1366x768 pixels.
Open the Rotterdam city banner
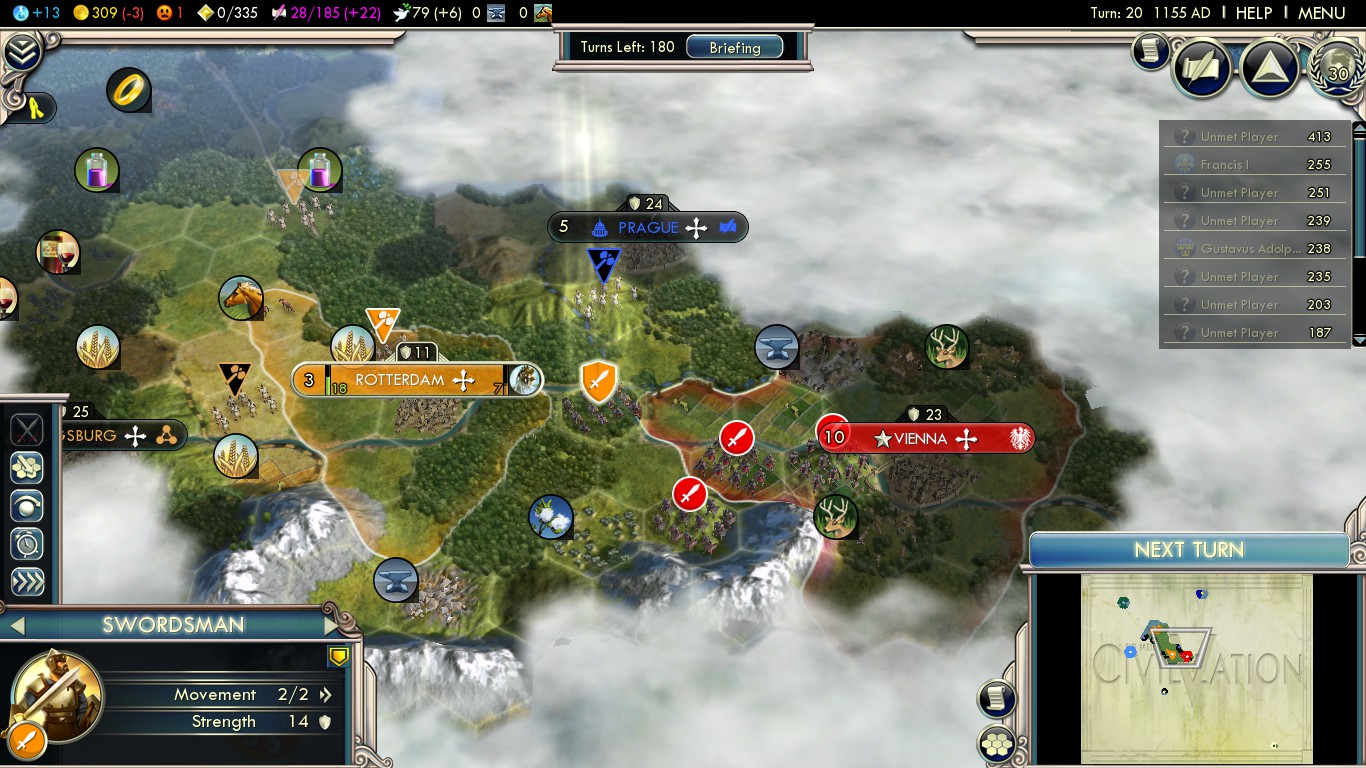click(400, 380)
